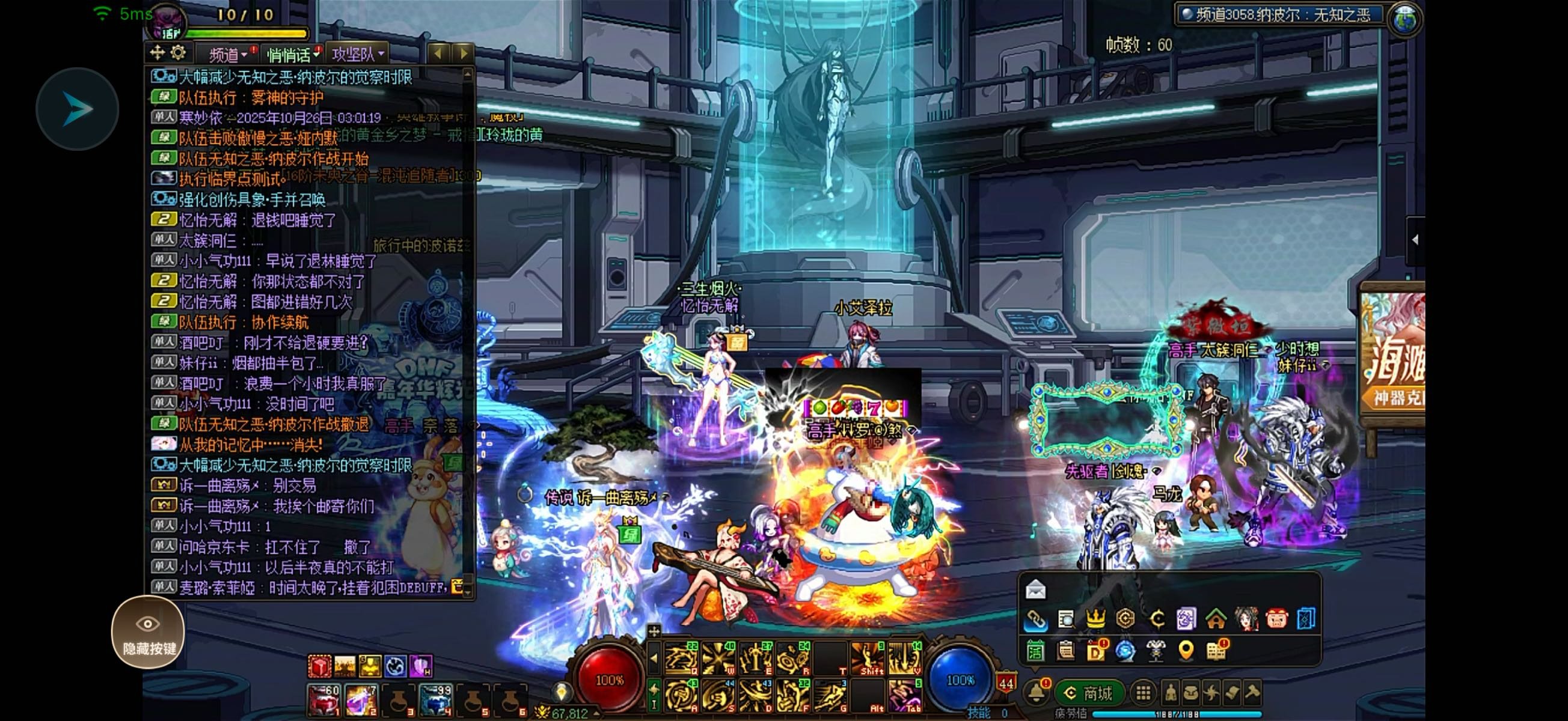Viewport: 1568px width, 721px height.
Task: Open the yellow map pin icon
Action: pos(1185,651)
